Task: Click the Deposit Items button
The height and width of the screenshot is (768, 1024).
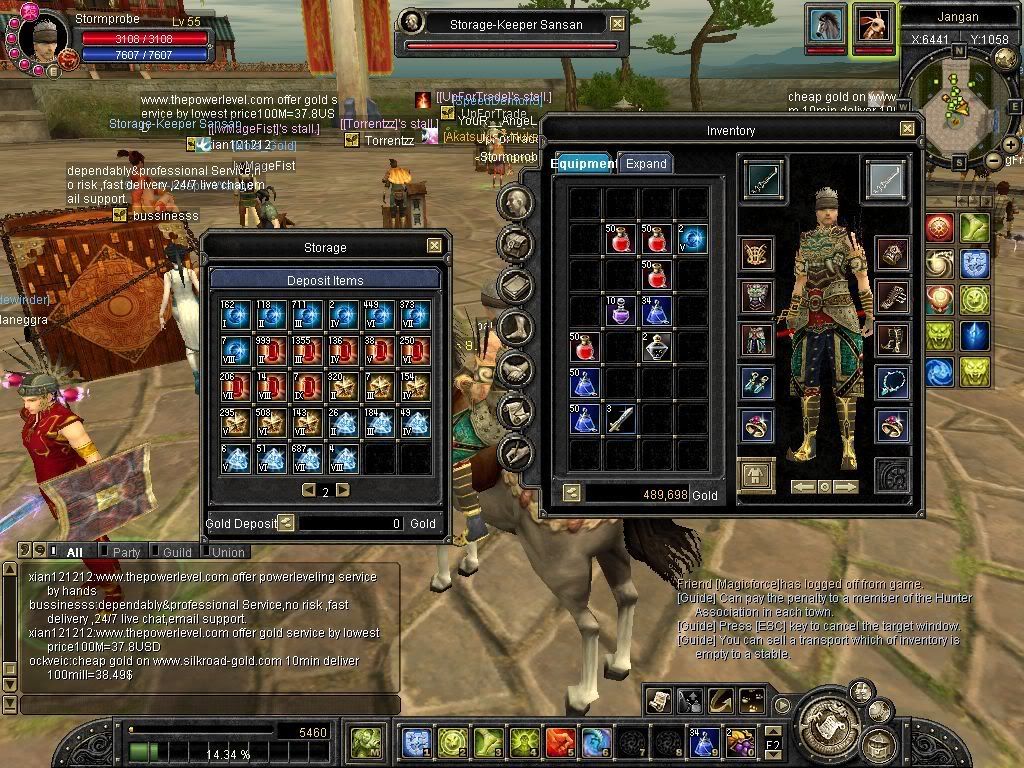Action: tap(325, 280)
